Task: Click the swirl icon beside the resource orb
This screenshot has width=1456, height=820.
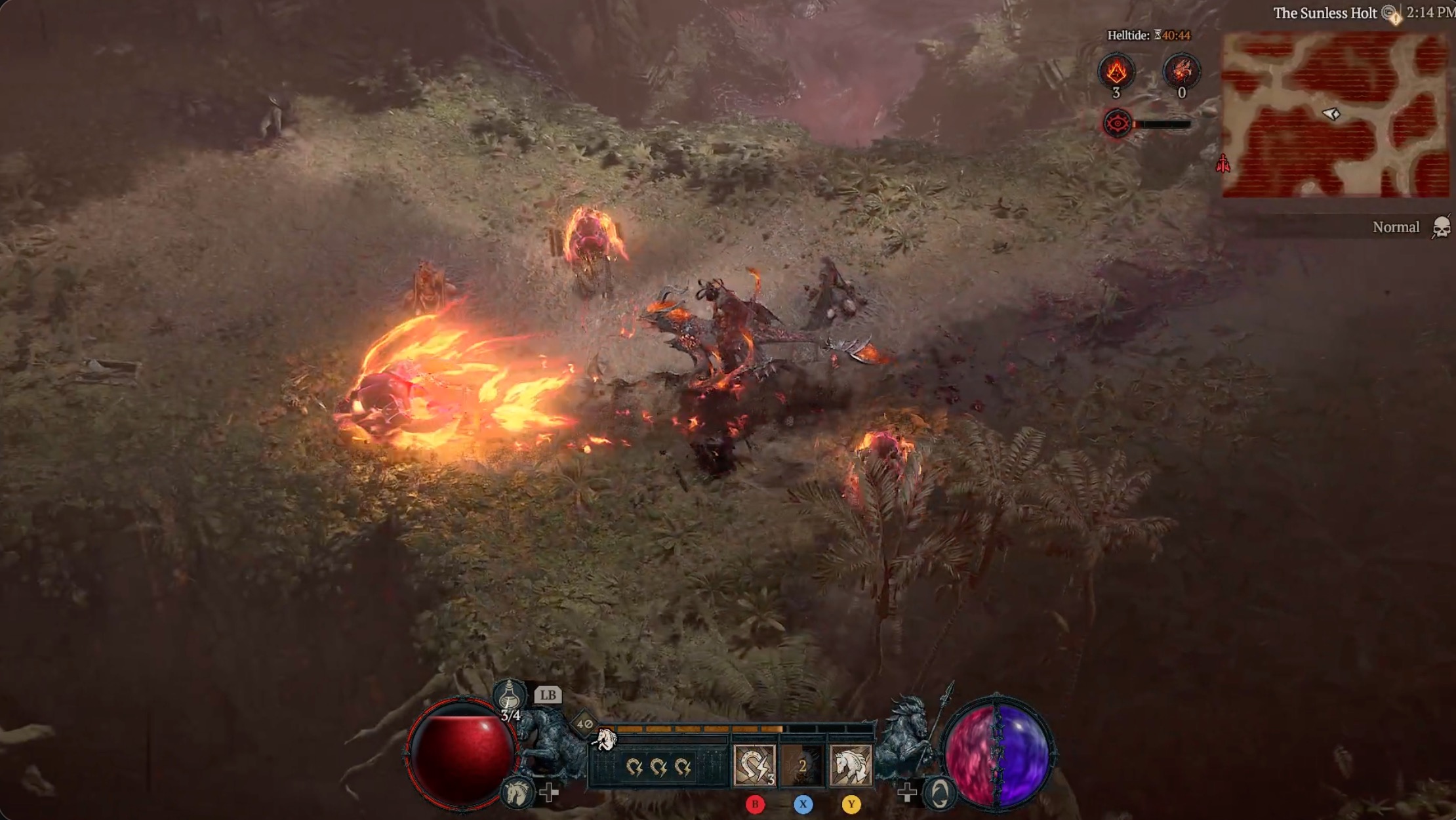Action: tap(939, 794)
